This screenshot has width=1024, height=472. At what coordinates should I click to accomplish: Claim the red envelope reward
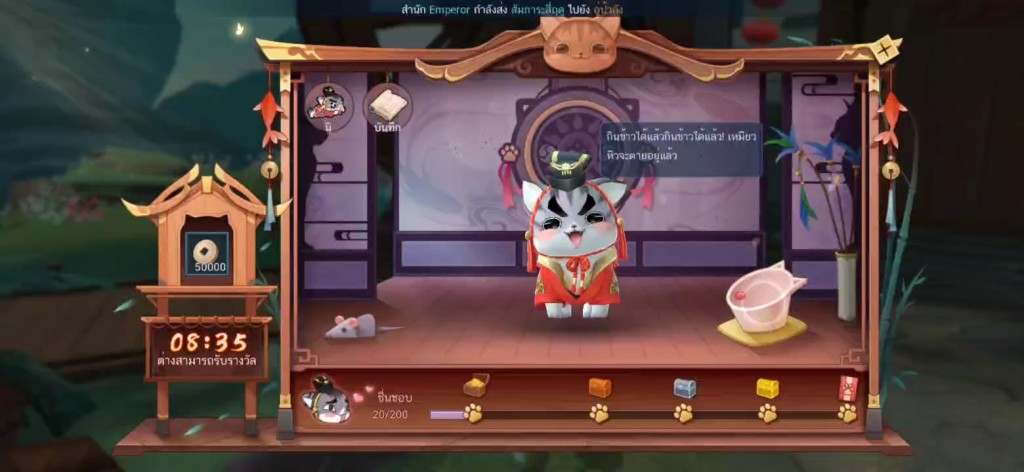tap(848, 386)
